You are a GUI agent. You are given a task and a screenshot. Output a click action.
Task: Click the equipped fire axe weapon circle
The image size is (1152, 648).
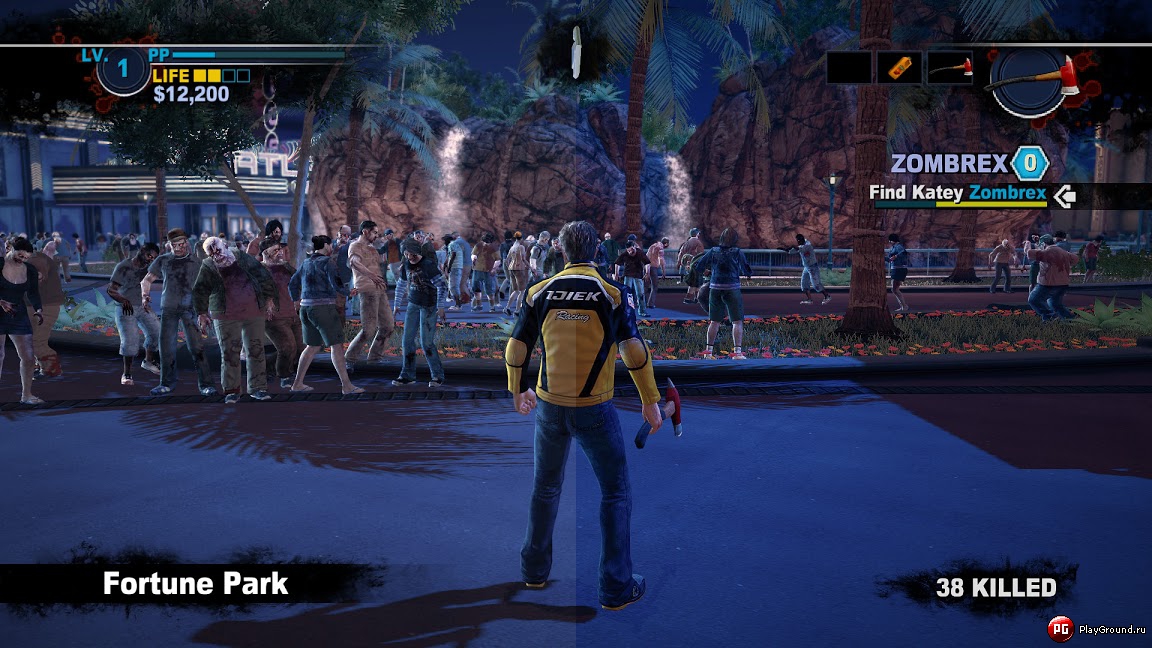click(1028, 82)
